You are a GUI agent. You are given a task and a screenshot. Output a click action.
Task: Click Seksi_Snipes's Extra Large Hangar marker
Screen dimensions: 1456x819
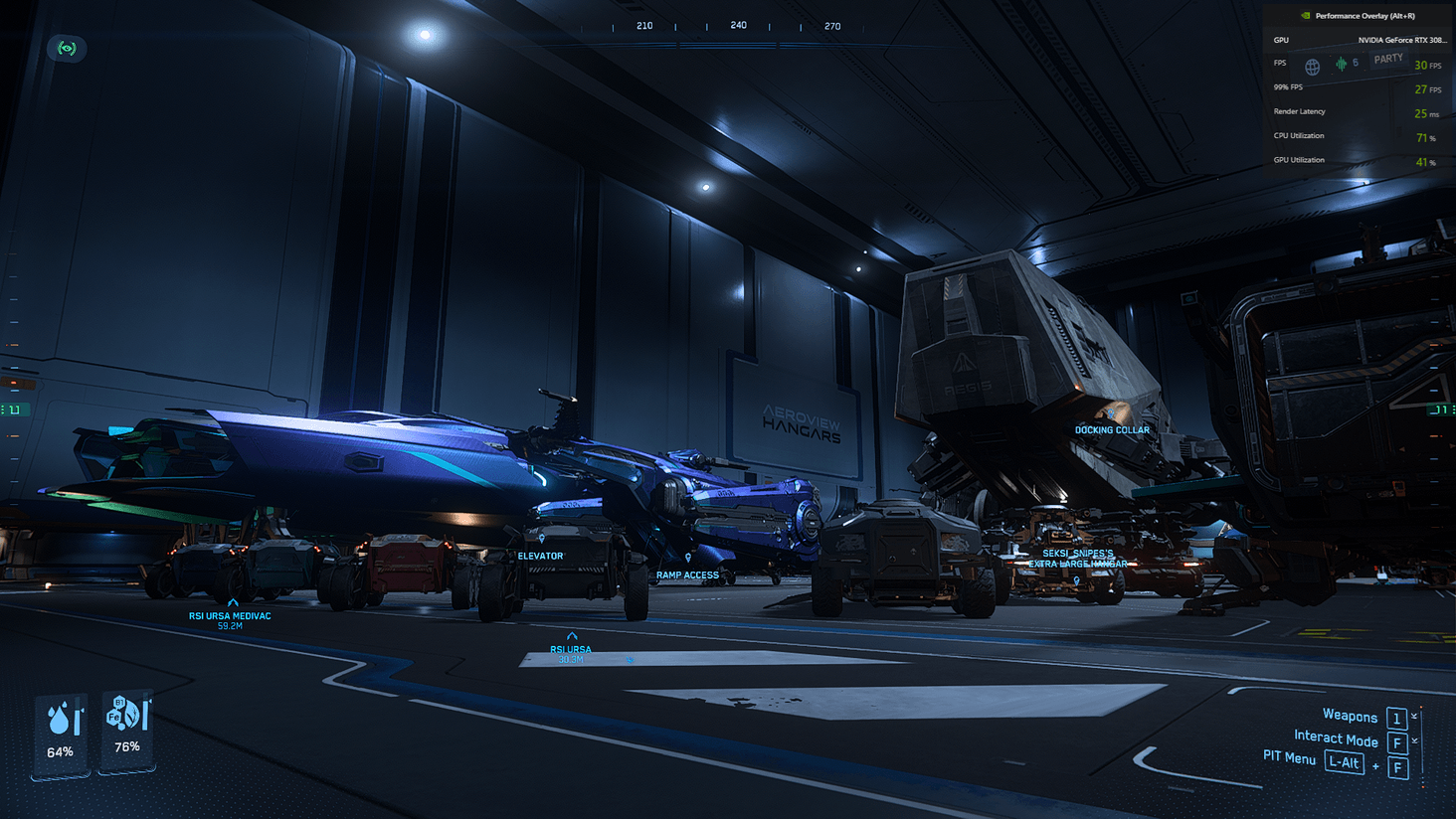pos(1077,579)
